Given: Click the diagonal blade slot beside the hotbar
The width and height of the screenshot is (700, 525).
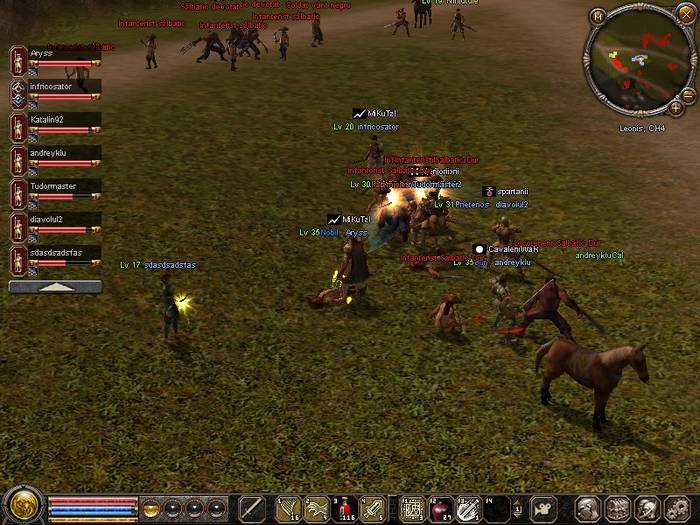Looking at the screenshot, I should pos(251,508).
